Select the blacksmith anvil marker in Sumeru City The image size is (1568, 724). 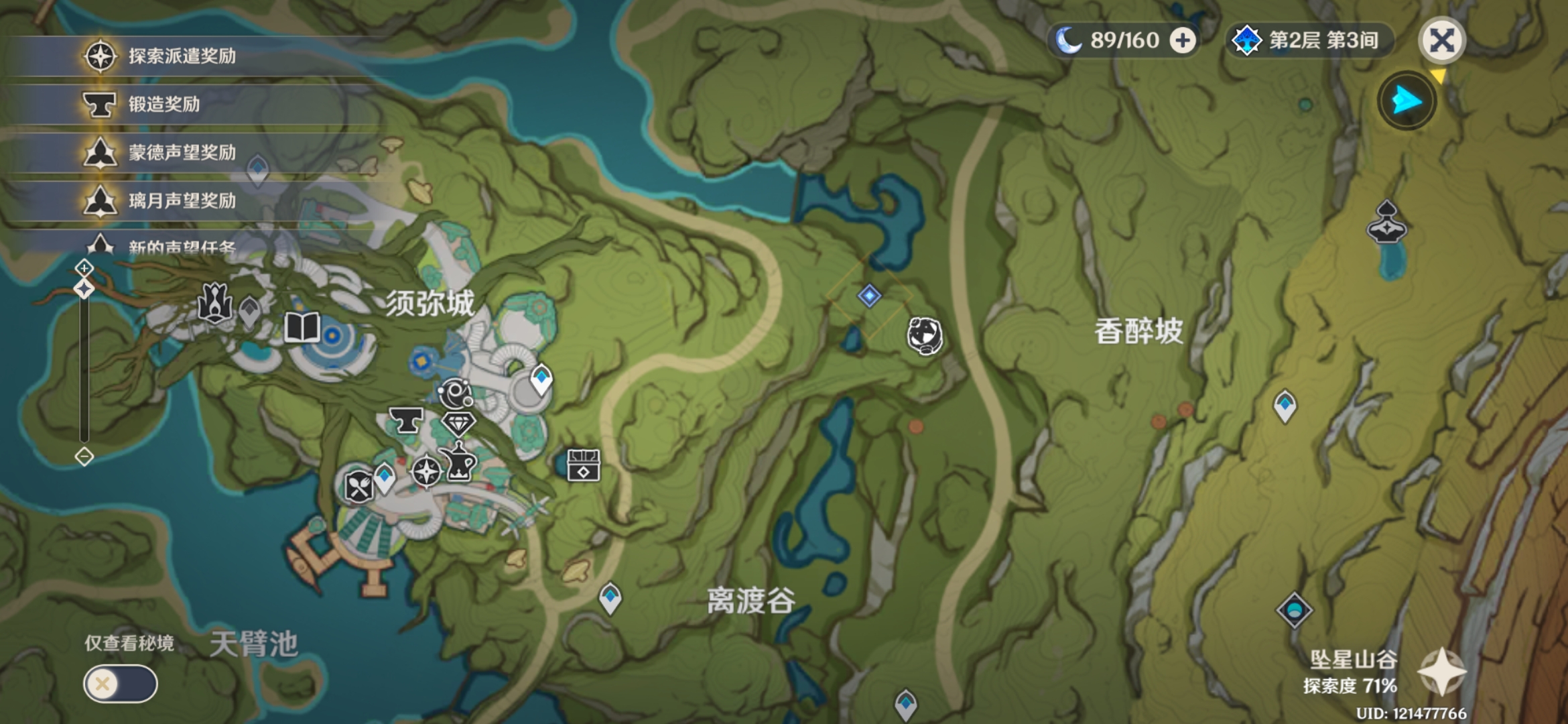[x=406, y=420]
